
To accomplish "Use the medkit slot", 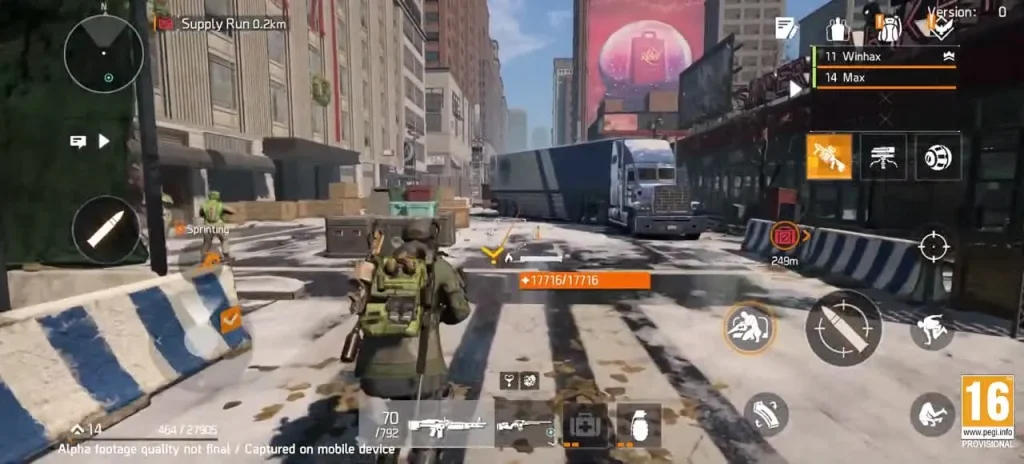I will tap(584, 425).
